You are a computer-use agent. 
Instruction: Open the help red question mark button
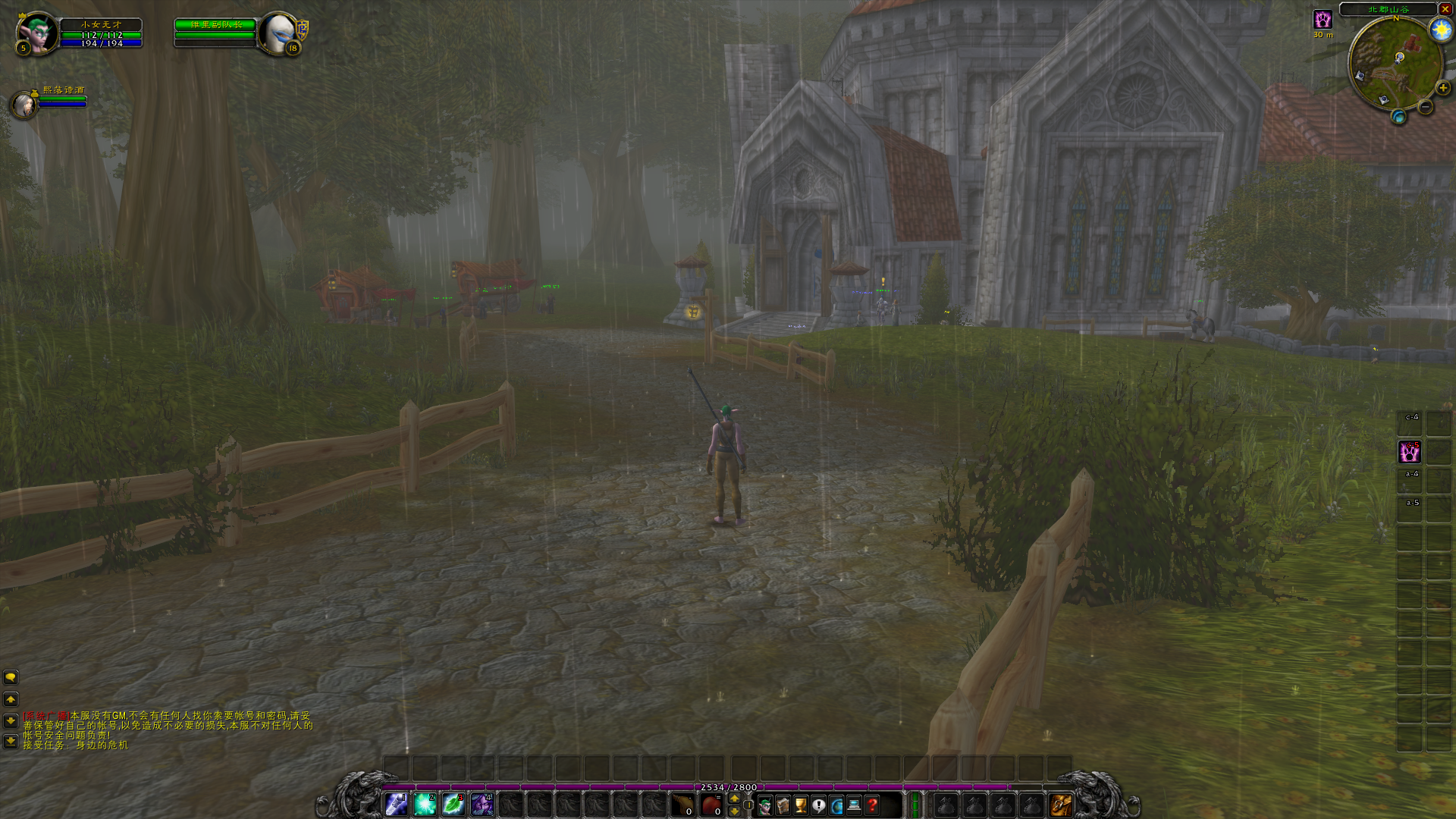(872, 805)
